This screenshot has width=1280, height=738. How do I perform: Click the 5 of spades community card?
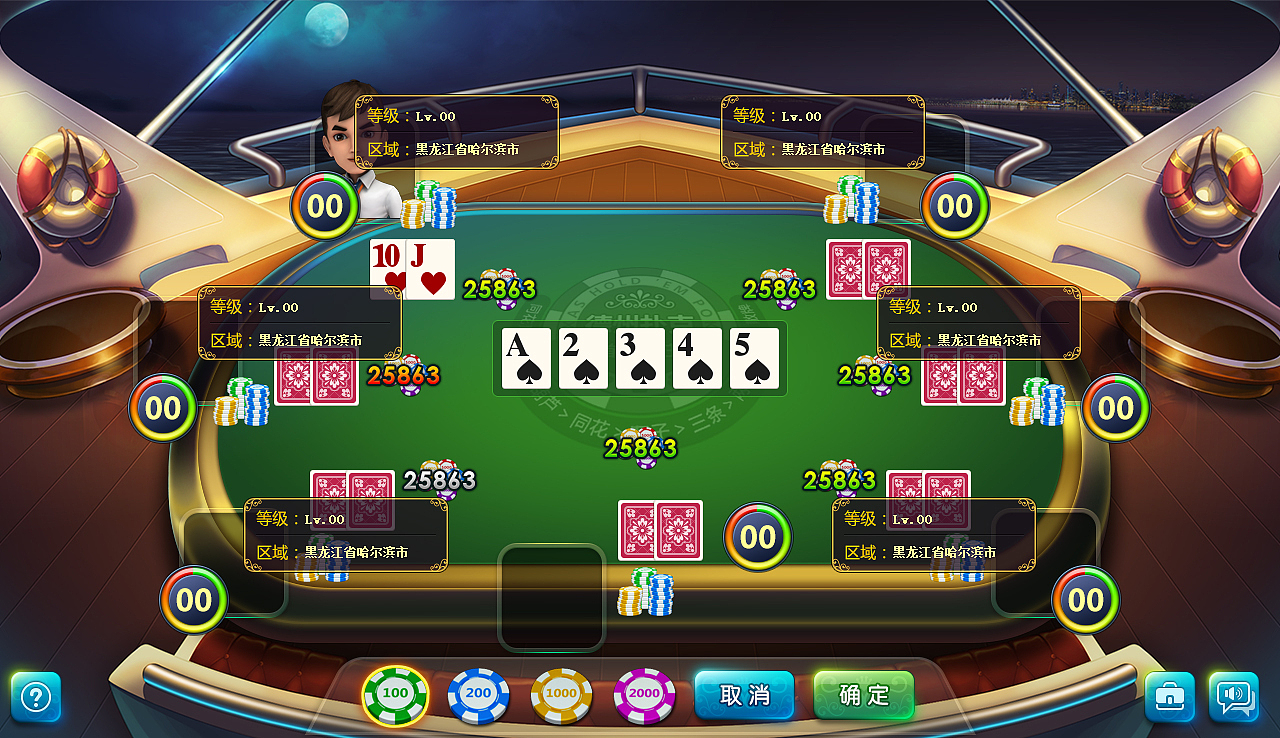point(755,358)
